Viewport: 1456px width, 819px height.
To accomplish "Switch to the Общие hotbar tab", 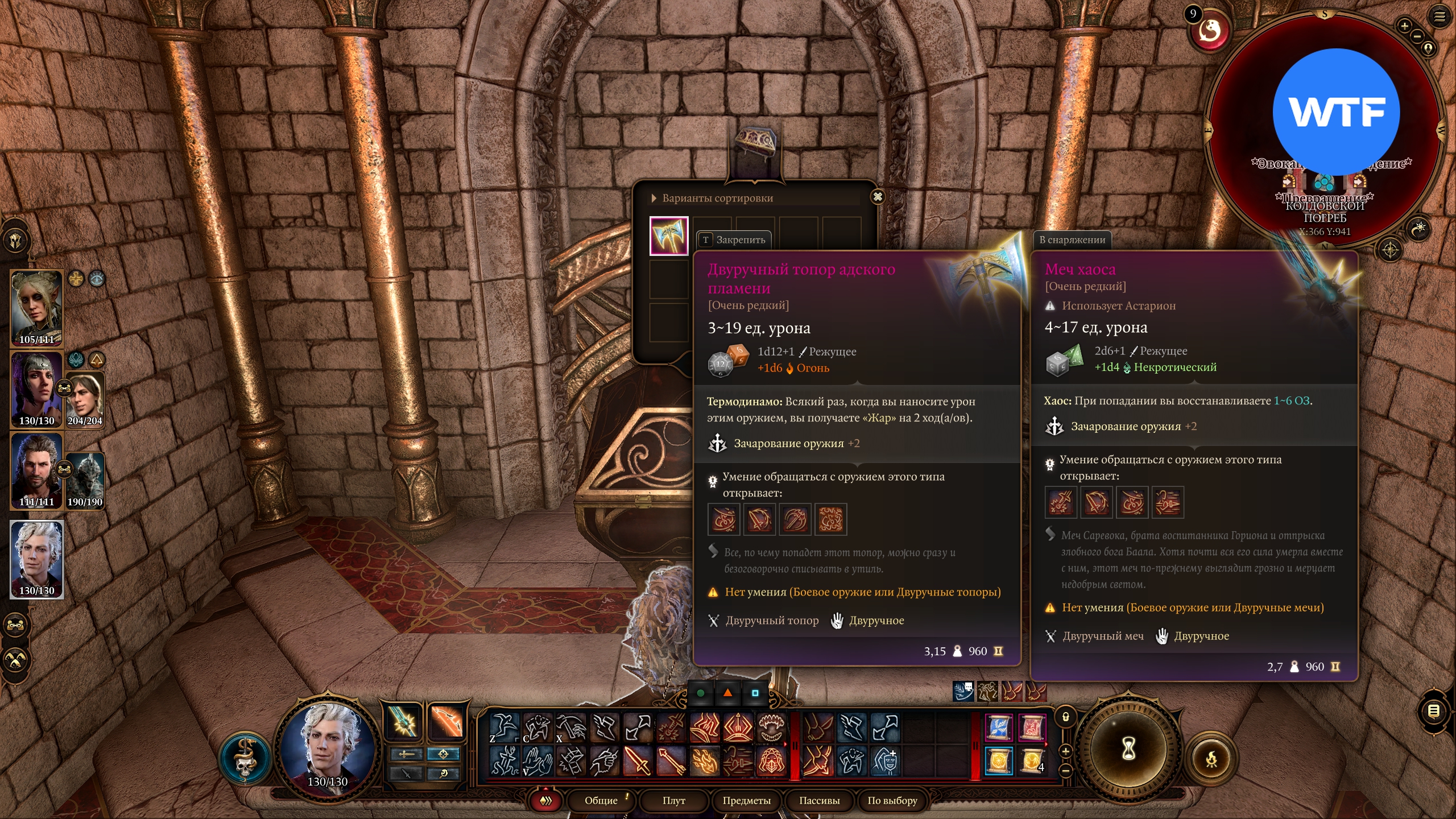I will [601, 800].
